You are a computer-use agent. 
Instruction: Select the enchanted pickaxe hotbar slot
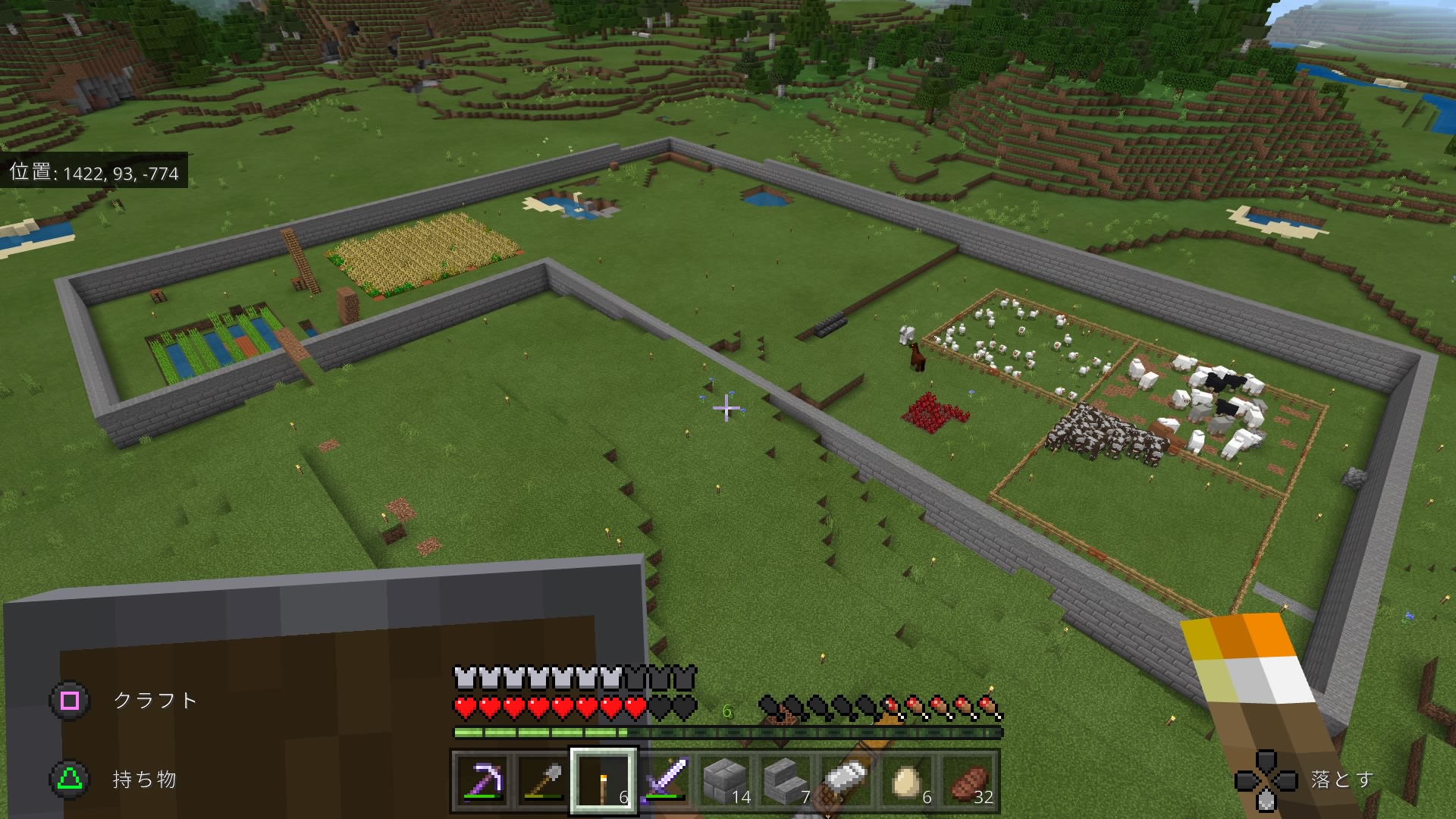(482, 780)
